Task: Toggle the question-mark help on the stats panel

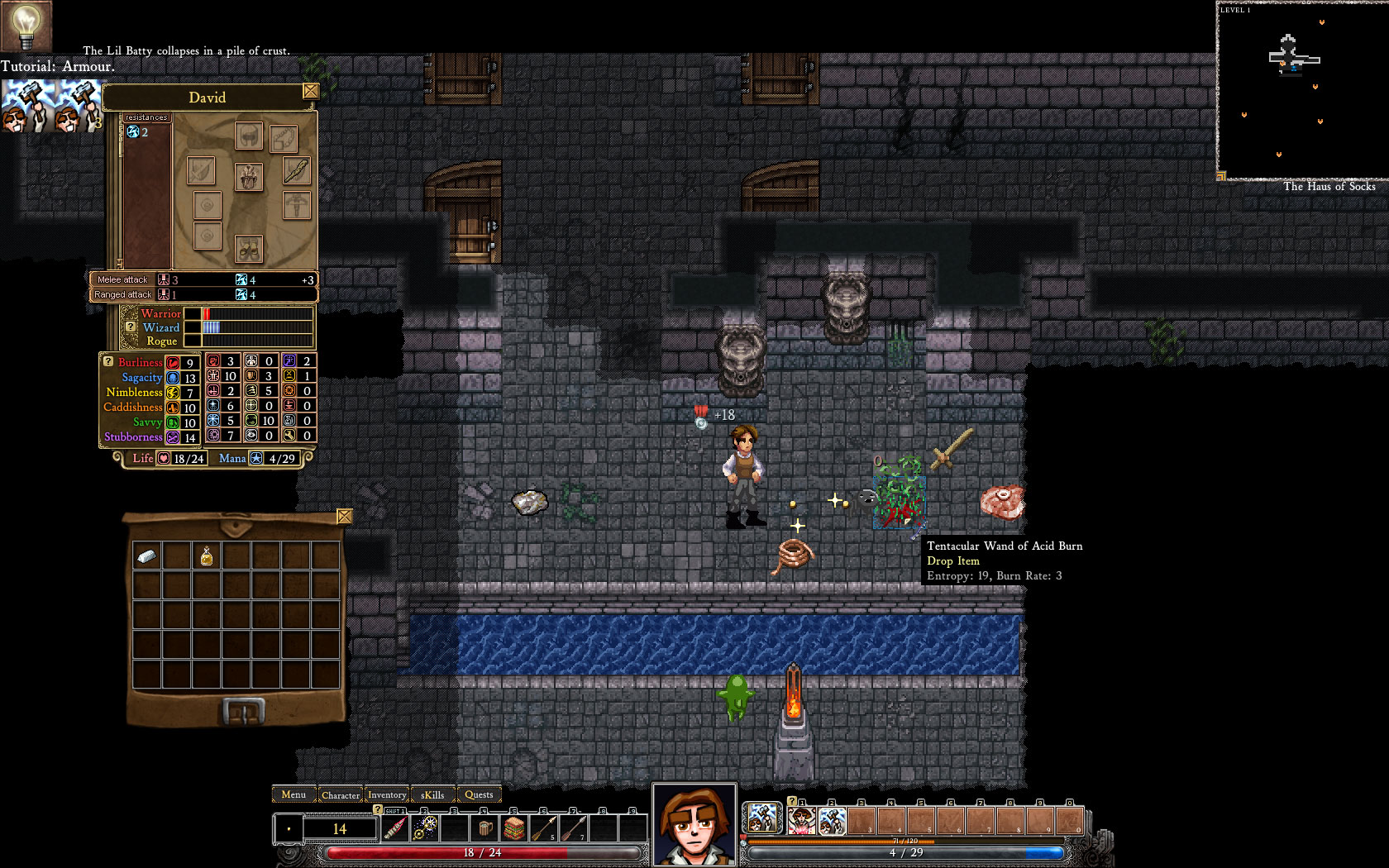Action: pos(107,360)
